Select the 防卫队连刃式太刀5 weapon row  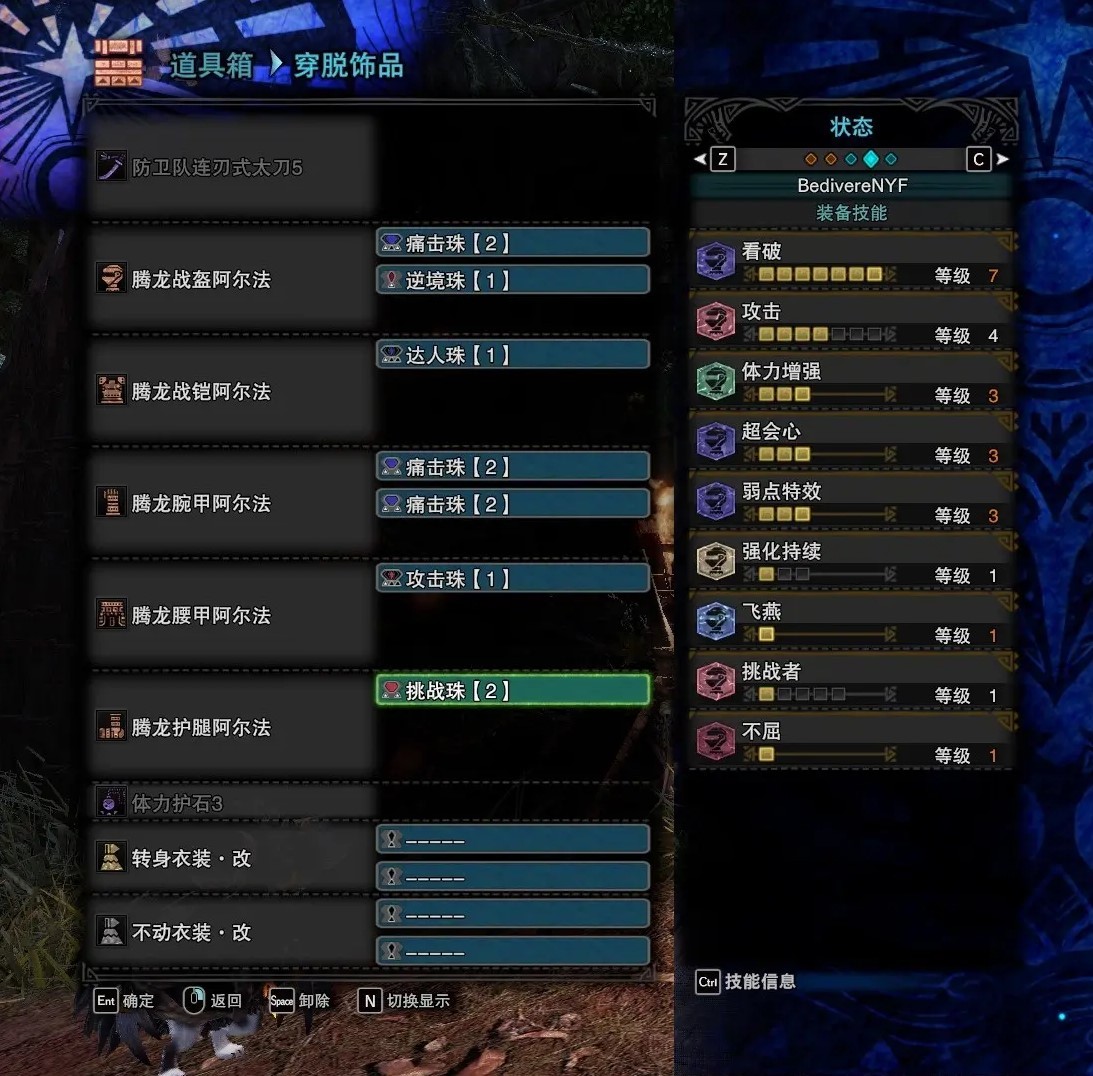pyautogui.click(x=230, y=168)
